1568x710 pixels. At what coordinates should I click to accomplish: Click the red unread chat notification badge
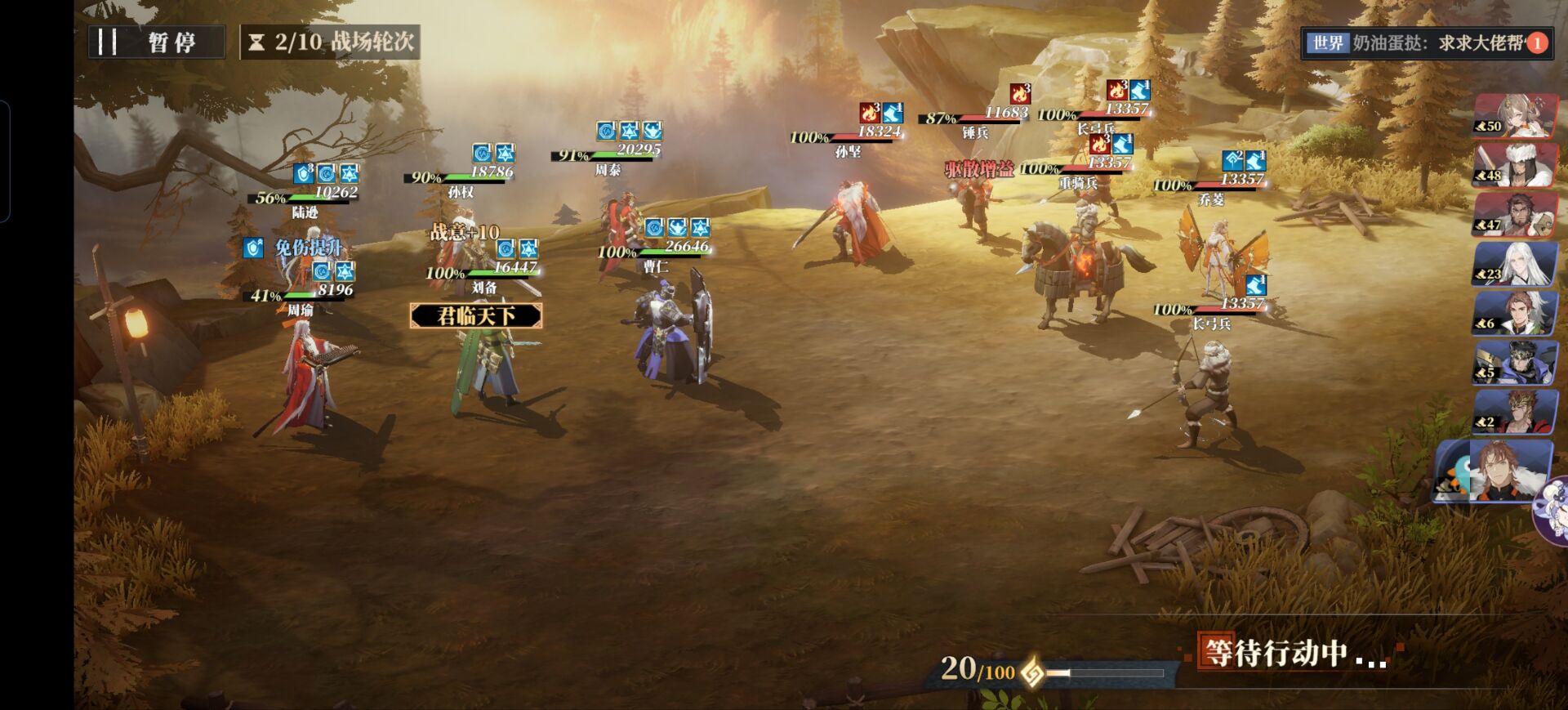(1537, 42)
